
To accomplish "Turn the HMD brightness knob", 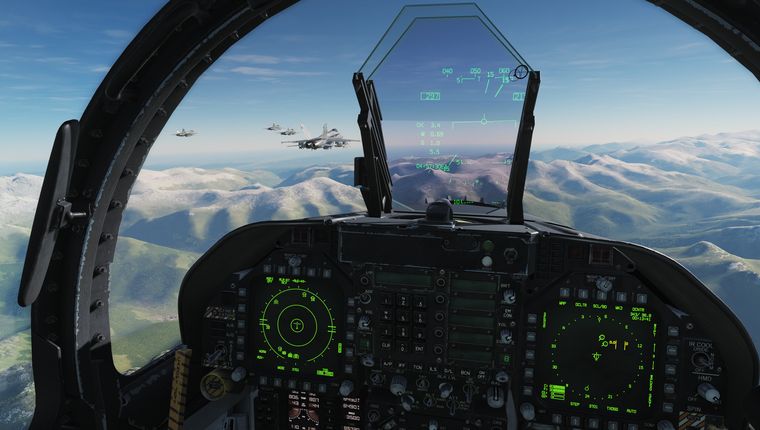I will tap(709, 393).
